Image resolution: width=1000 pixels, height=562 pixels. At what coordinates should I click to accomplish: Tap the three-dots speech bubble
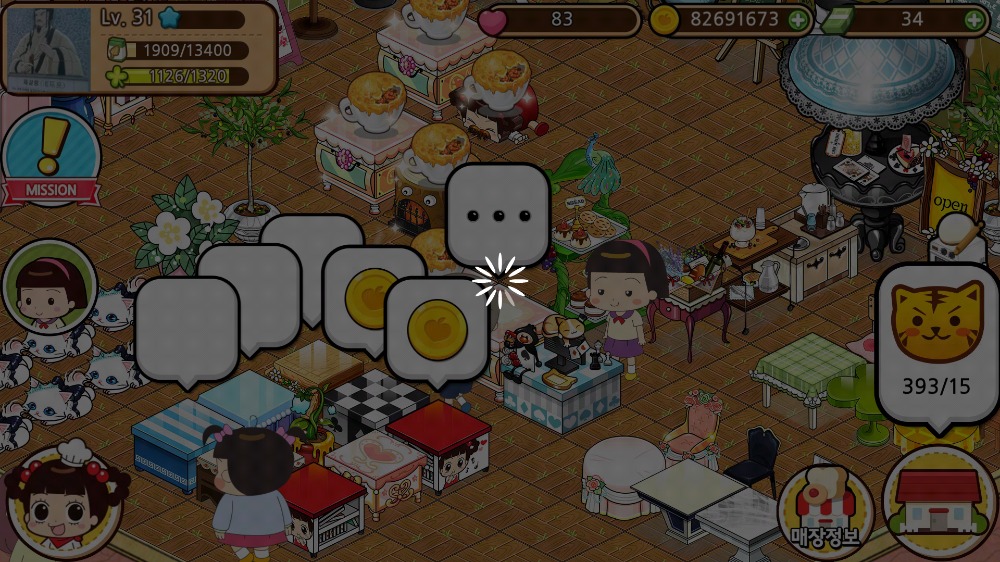tap(497, 214)
